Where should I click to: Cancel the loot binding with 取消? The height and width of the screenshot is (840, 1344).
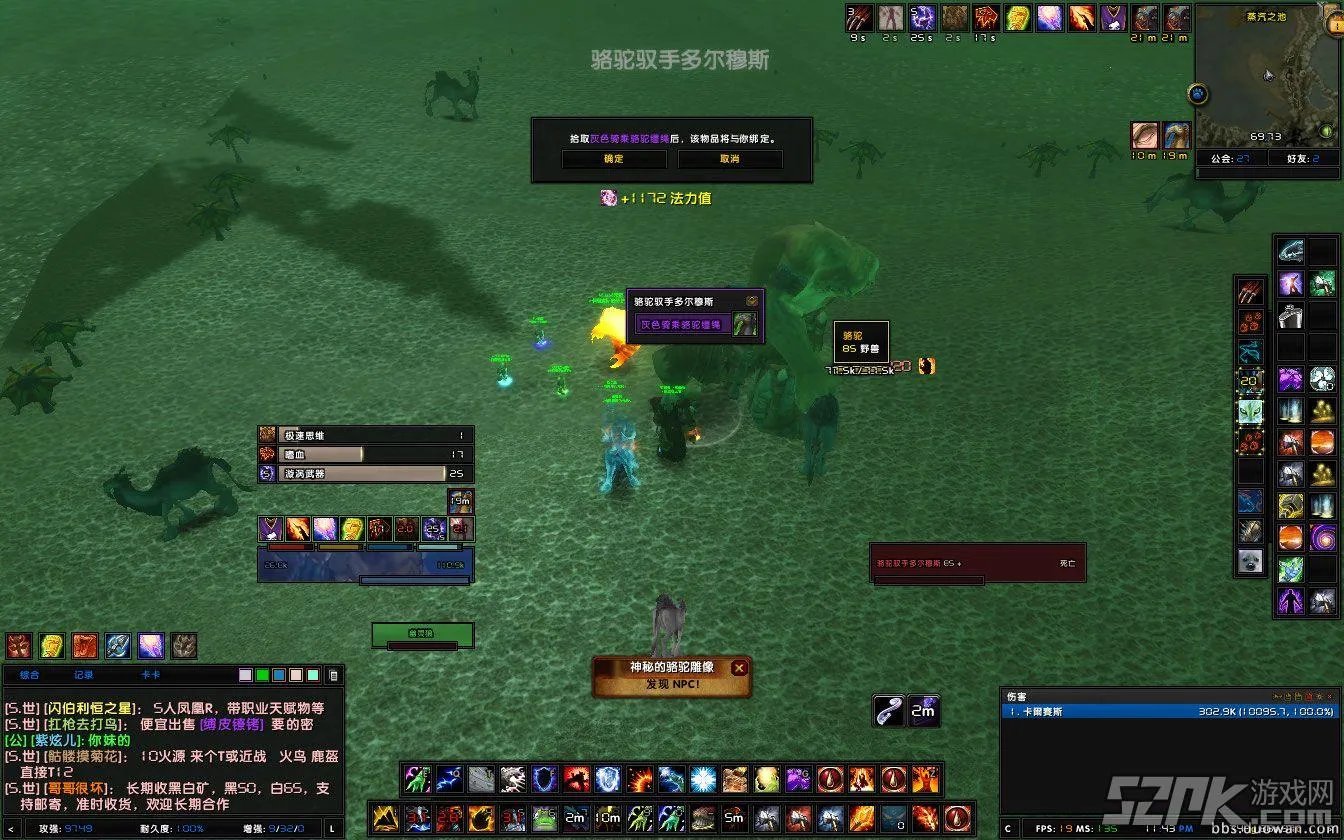[x=730, y=159]
